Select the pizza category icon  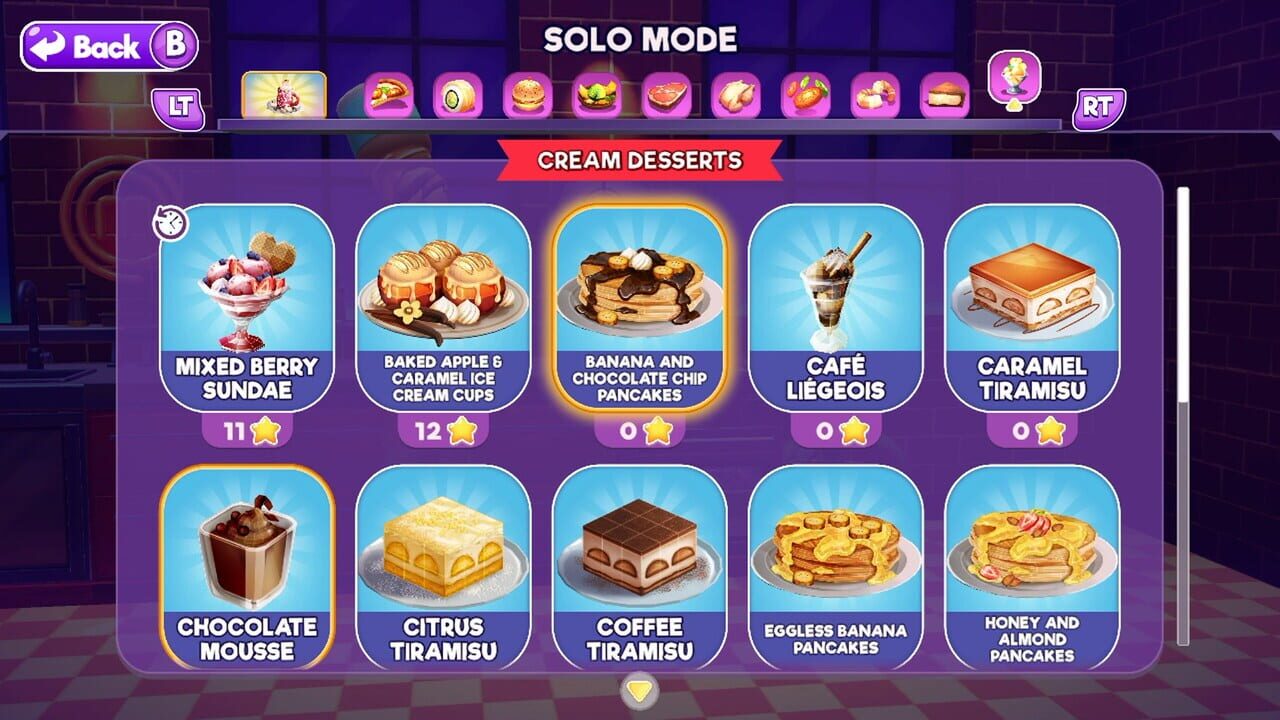pyautogui.click(x=390, y=95)
